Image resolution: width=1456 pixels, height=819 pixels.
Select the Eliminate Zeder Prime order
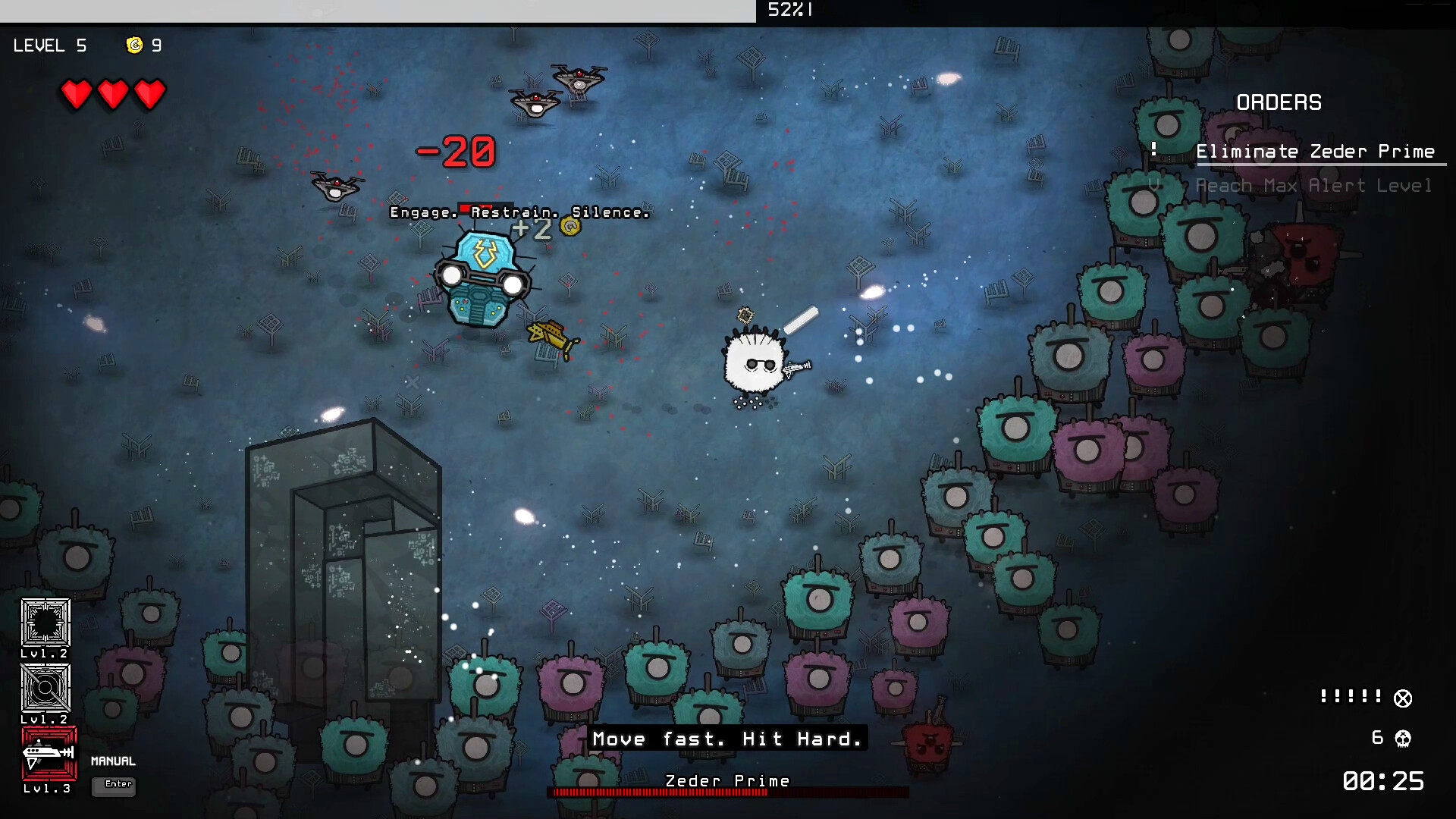pyautogui.click(x=1315, y=152)
